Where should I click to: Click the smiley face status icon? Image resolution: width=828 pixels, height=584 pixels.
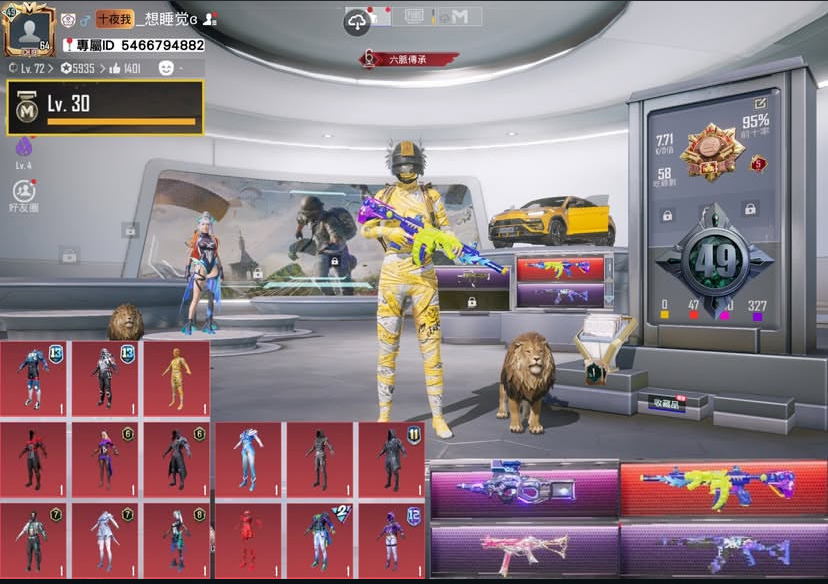(166, 68)
